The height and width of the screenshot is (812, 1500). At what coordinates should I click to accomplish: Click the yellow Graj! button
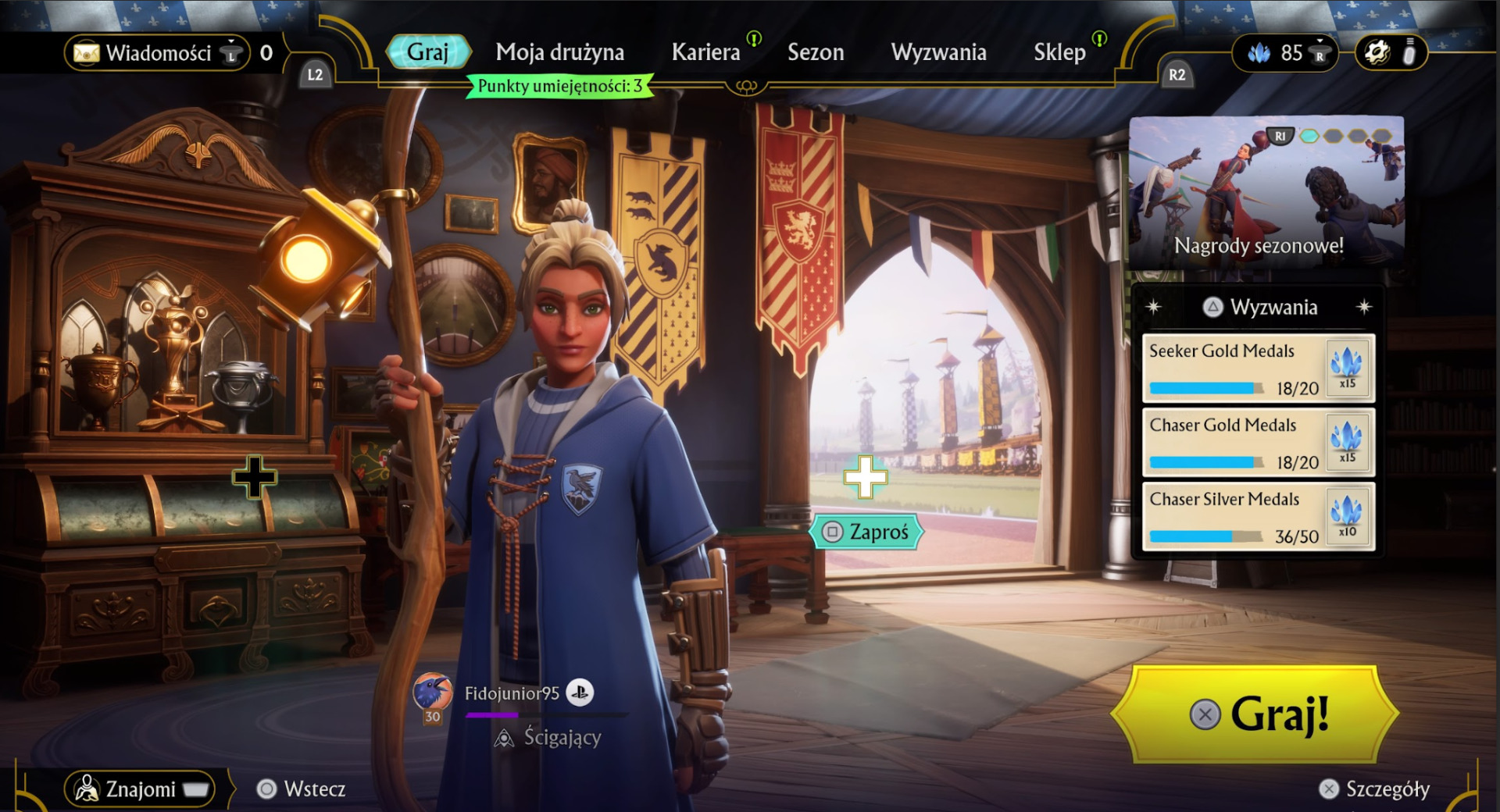click(1255, 714)
